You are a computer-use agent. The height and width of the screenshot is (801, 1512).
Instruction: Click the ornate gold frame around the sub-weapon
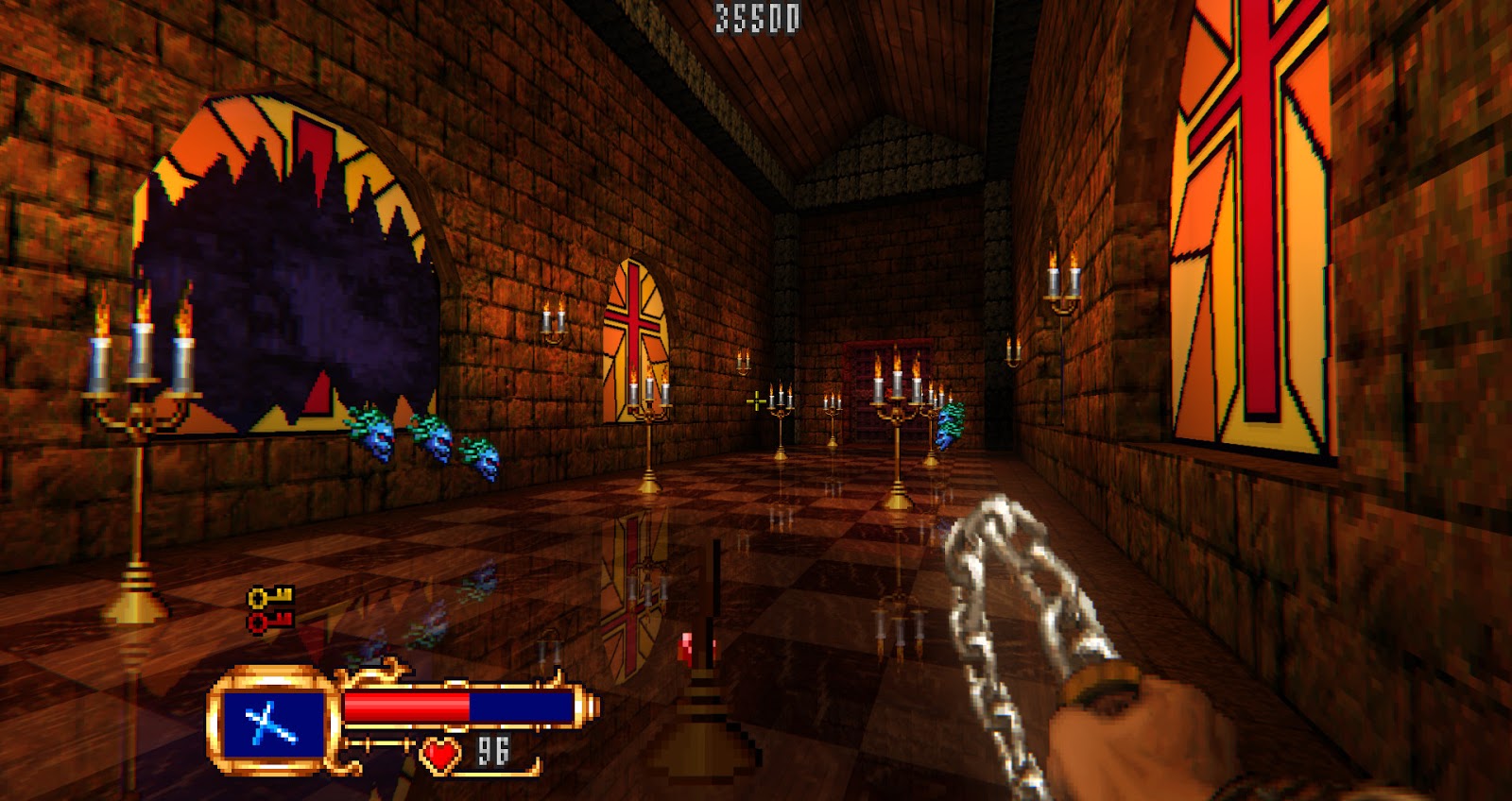tap(271, 675)
